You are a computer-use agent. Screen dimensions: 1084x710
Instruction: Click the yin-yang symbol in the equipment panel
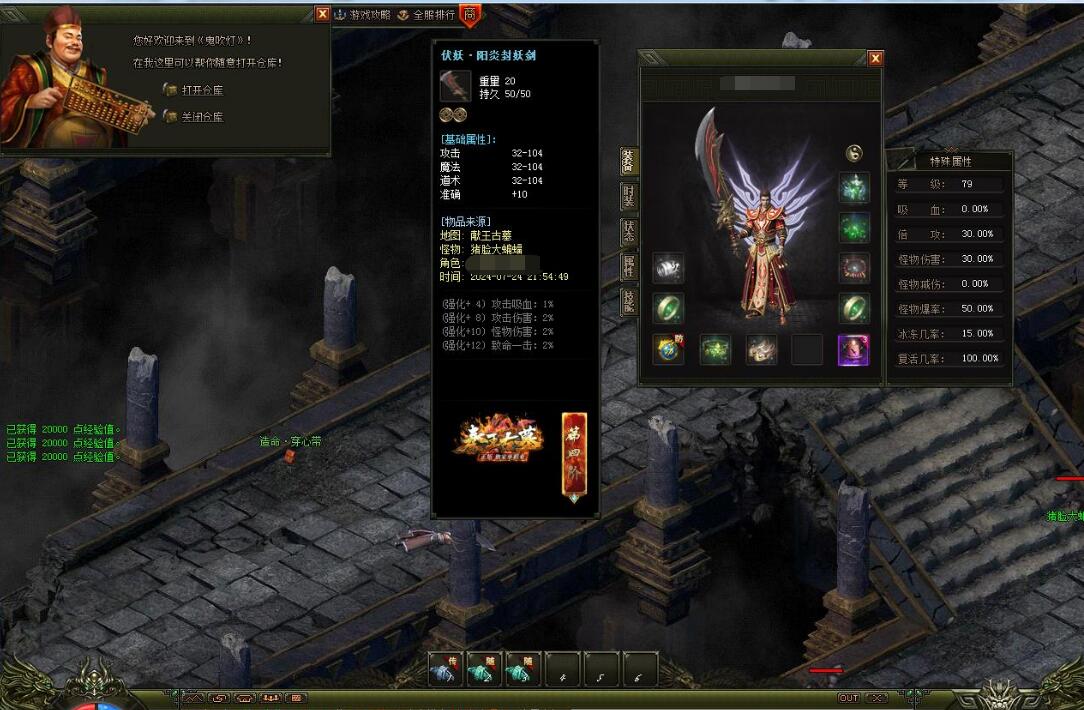click(854, 153)
